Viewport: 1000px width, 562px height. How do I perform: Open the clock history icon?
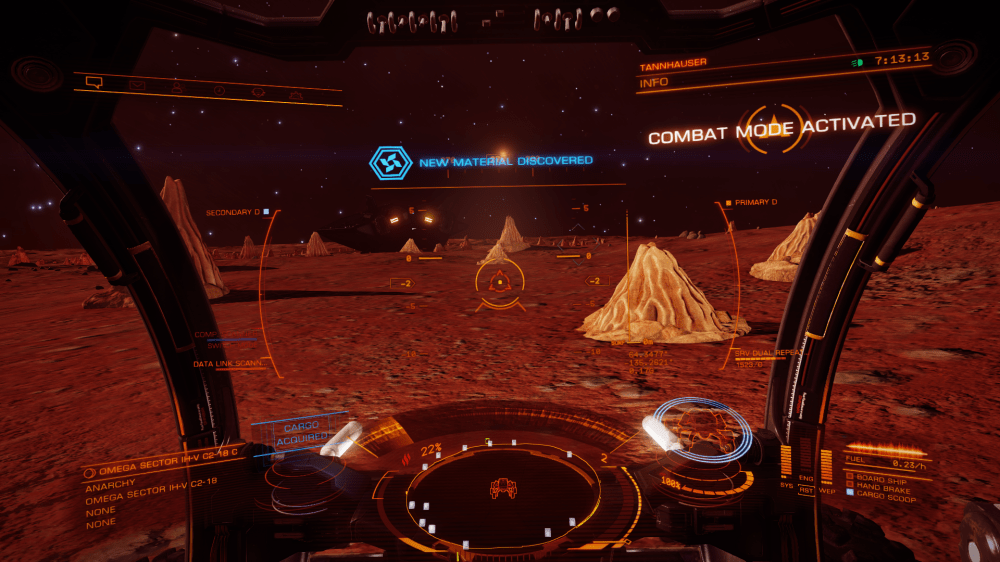218,90
